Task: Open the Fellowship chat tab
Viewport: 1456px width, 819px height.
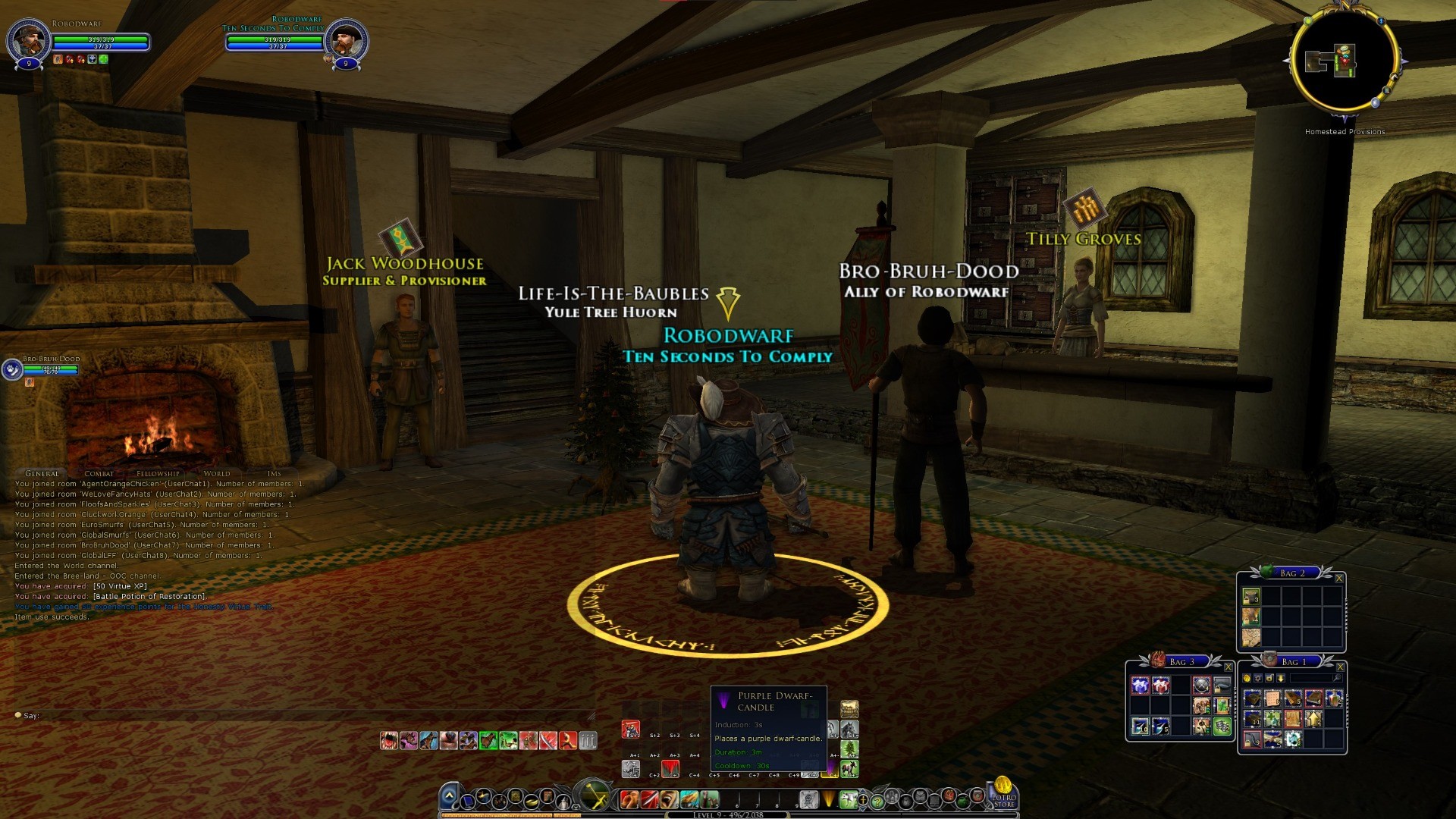Action: [x=158, y=473]
